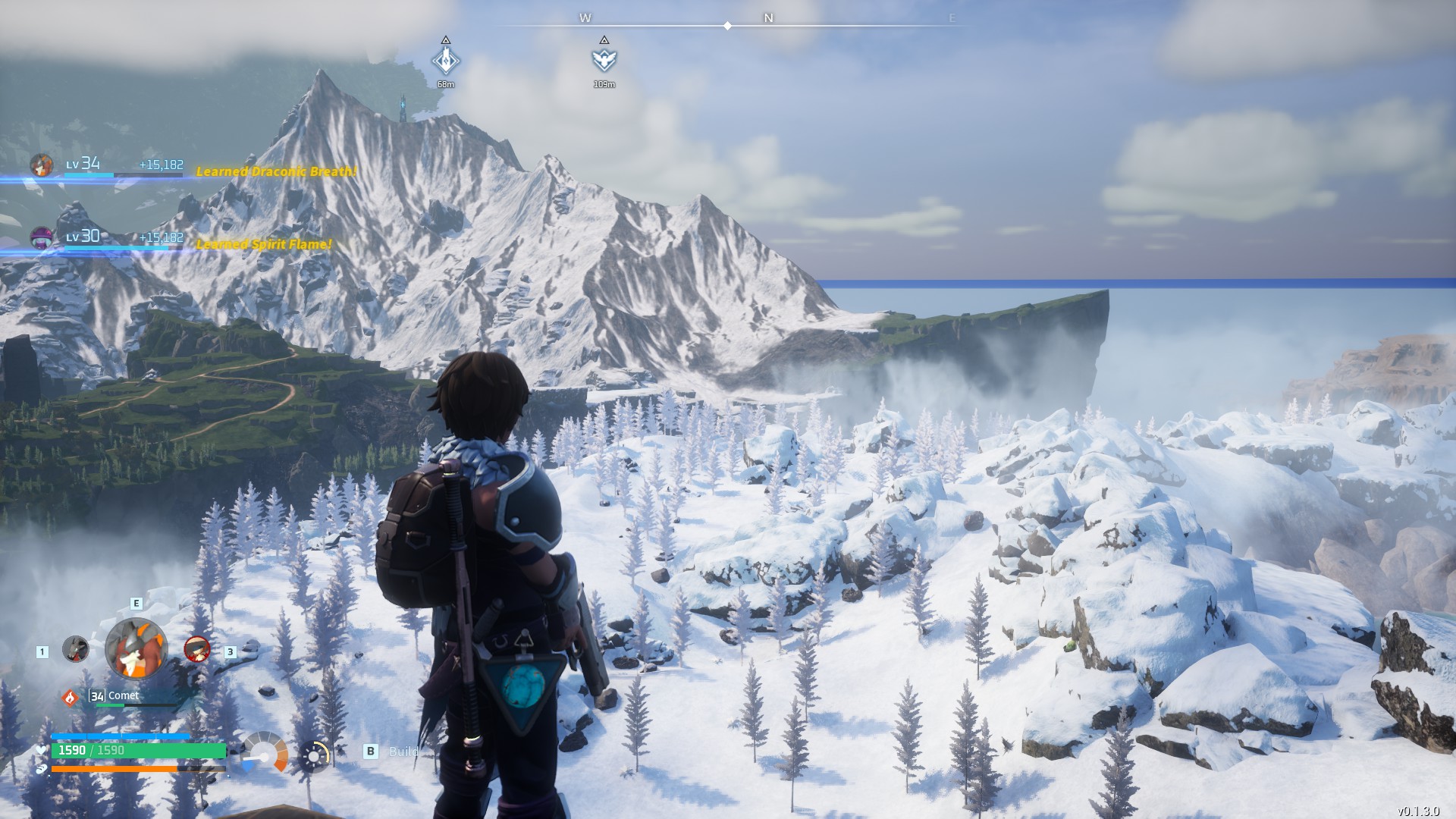Choose the red-ringed hat-wearing pal portrait

pos(197,649)
